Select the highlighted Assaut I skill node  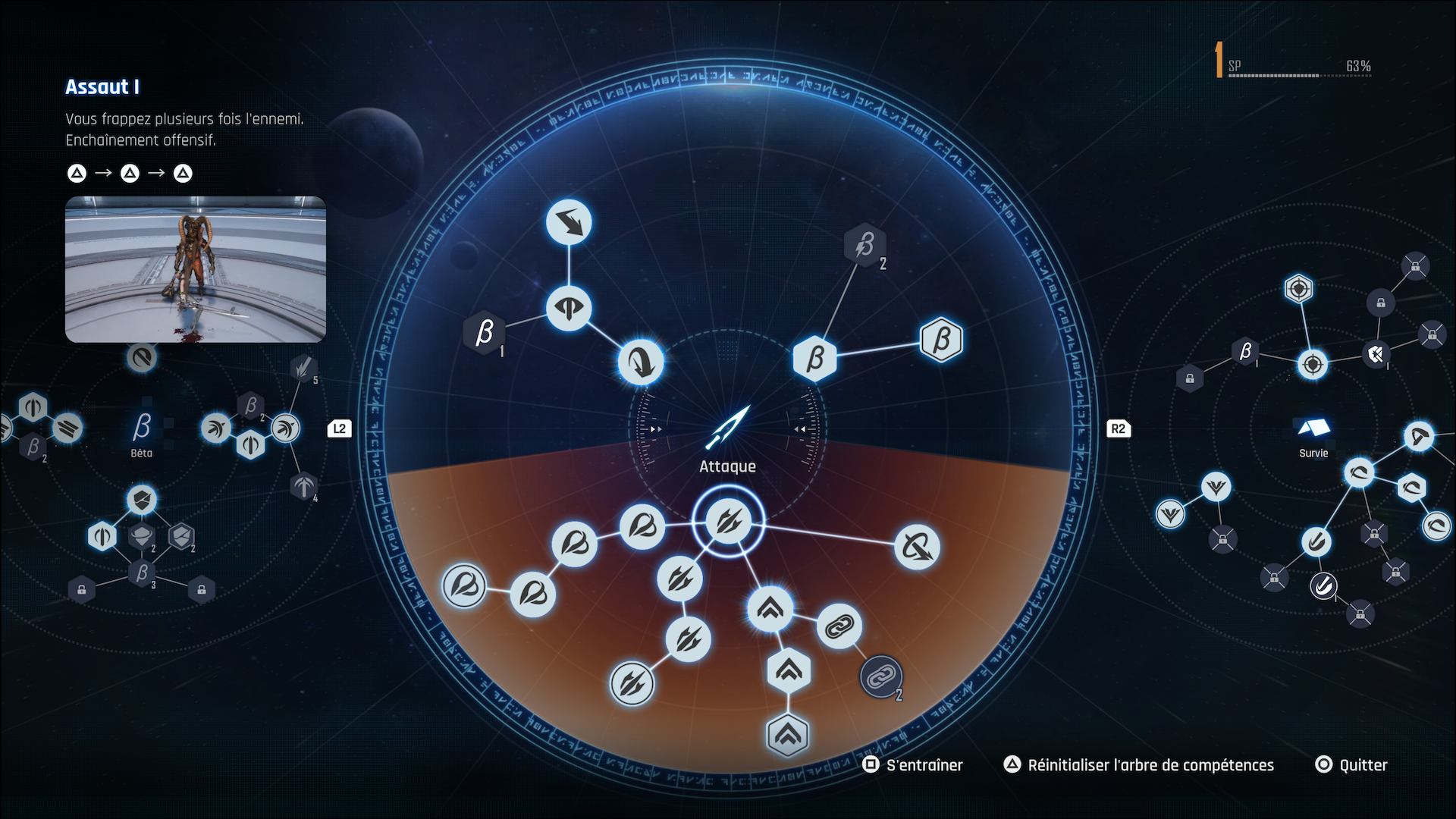click(728, 522)
